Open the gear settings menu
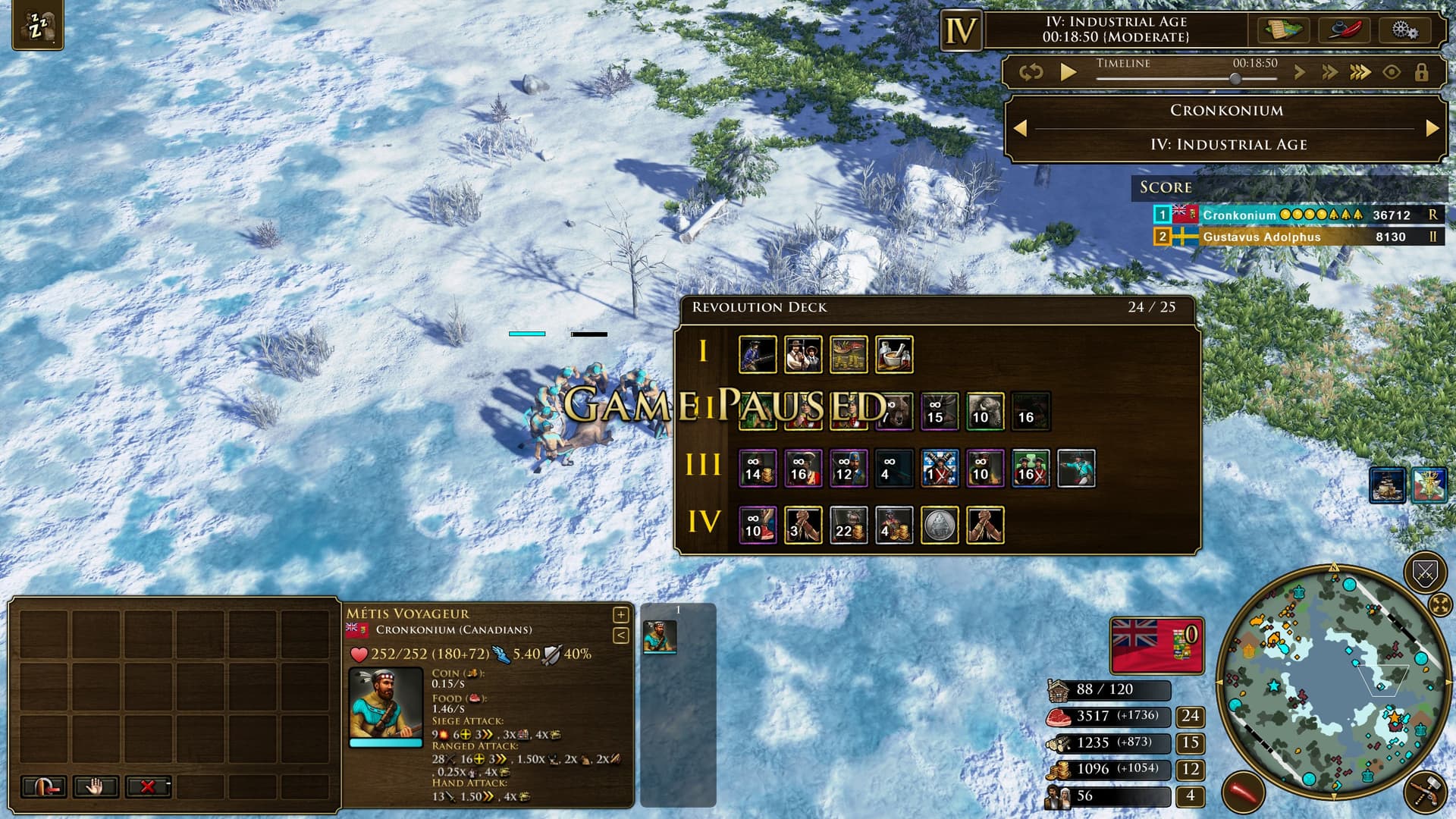The image size is (1456, 819). pos(1404,30)
